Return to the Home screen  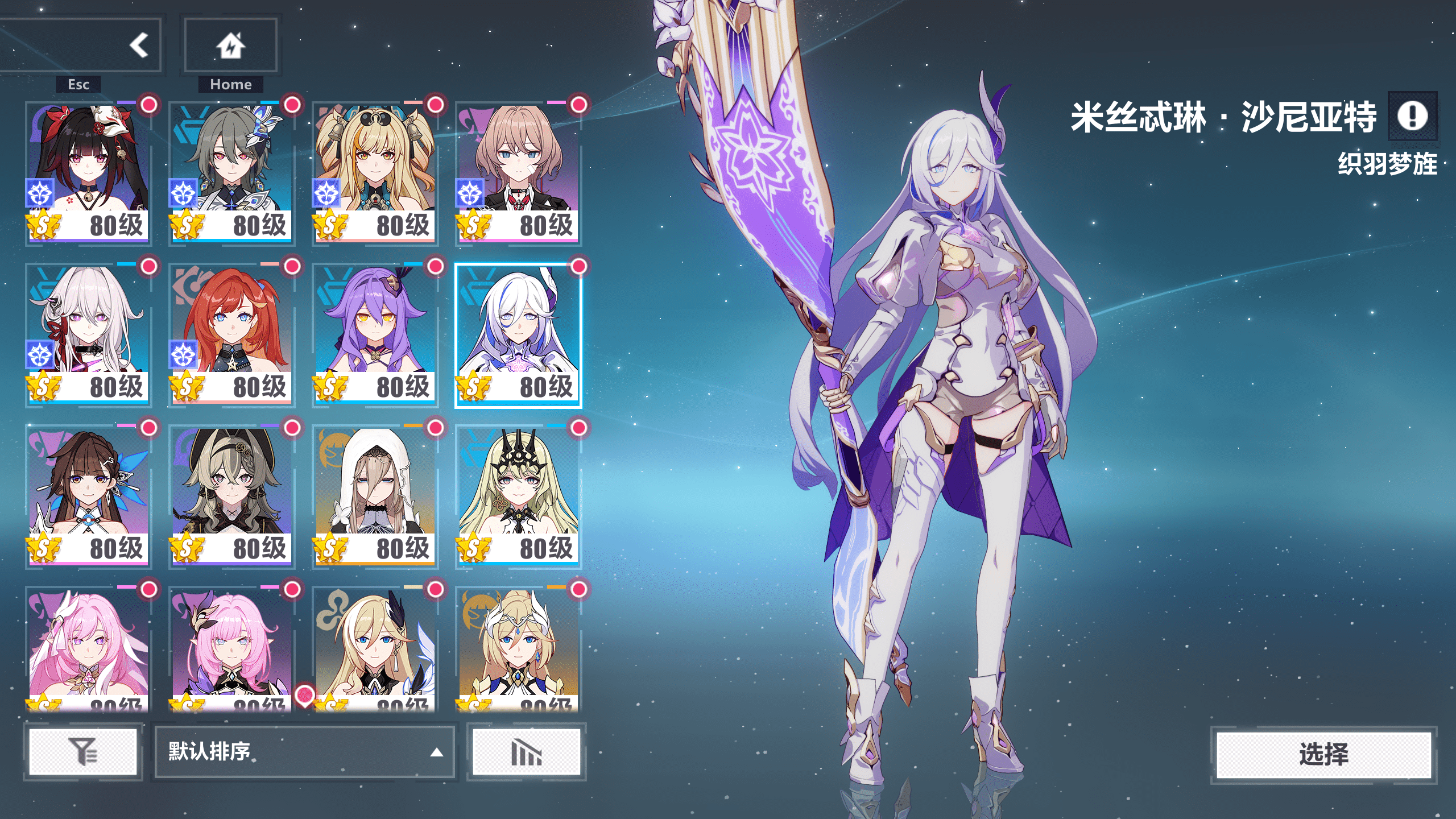point(230,45)
